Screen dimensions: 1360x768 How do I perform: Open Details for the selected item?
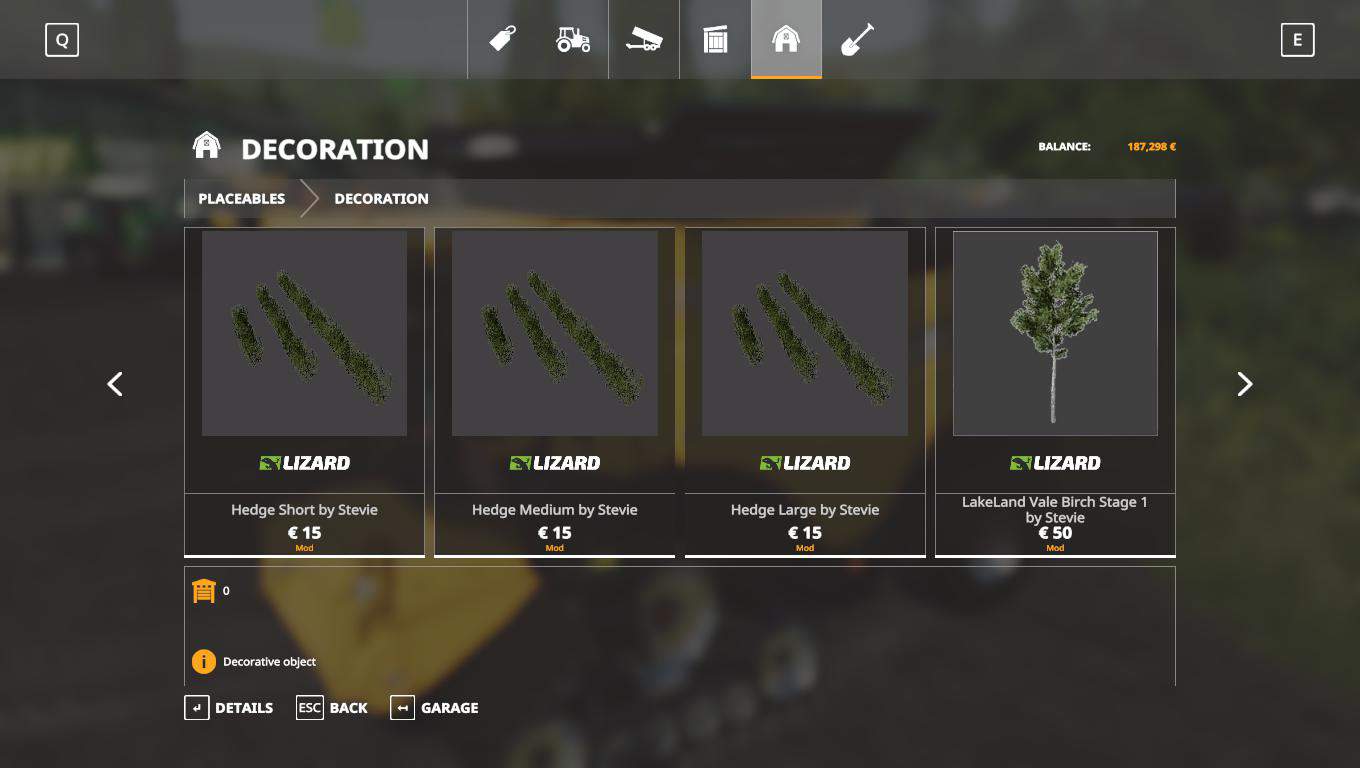coord(229,708)
